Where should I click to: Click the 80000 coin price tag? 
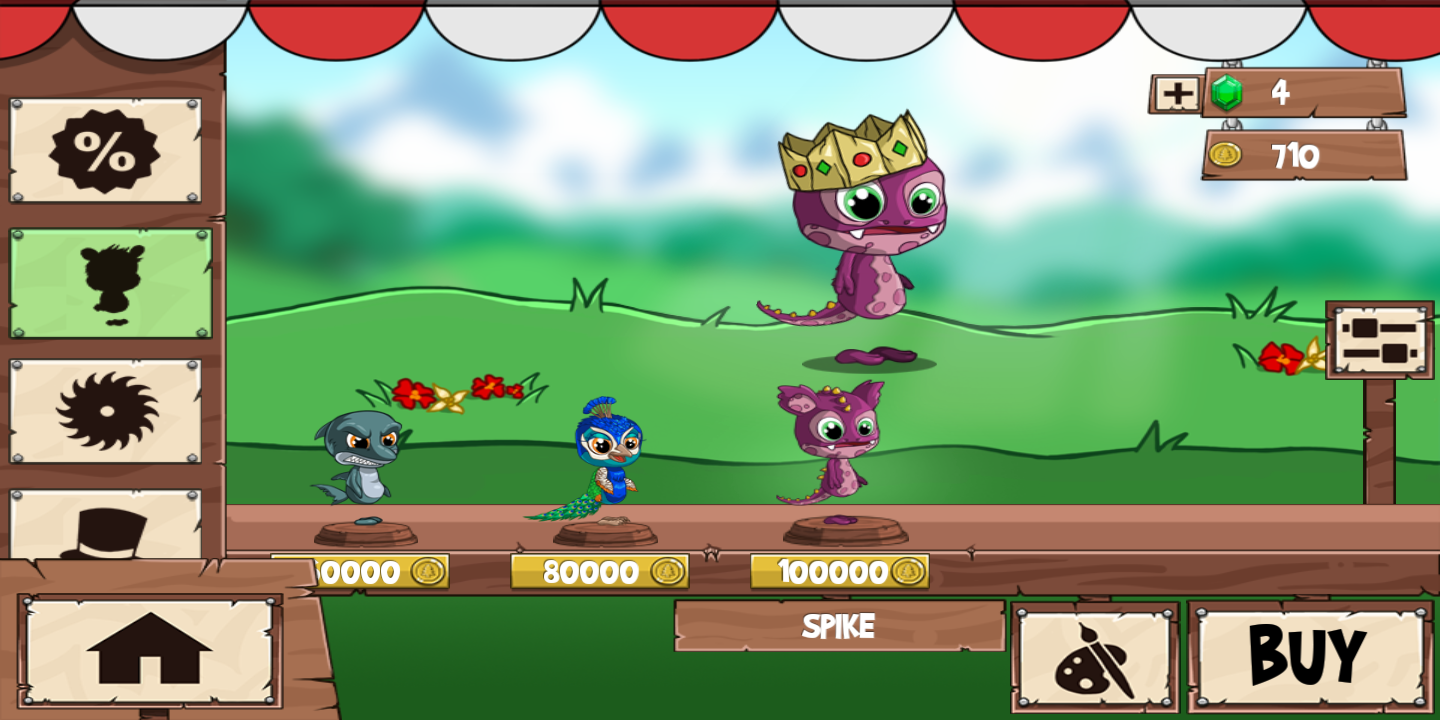(x=600, y=572)
